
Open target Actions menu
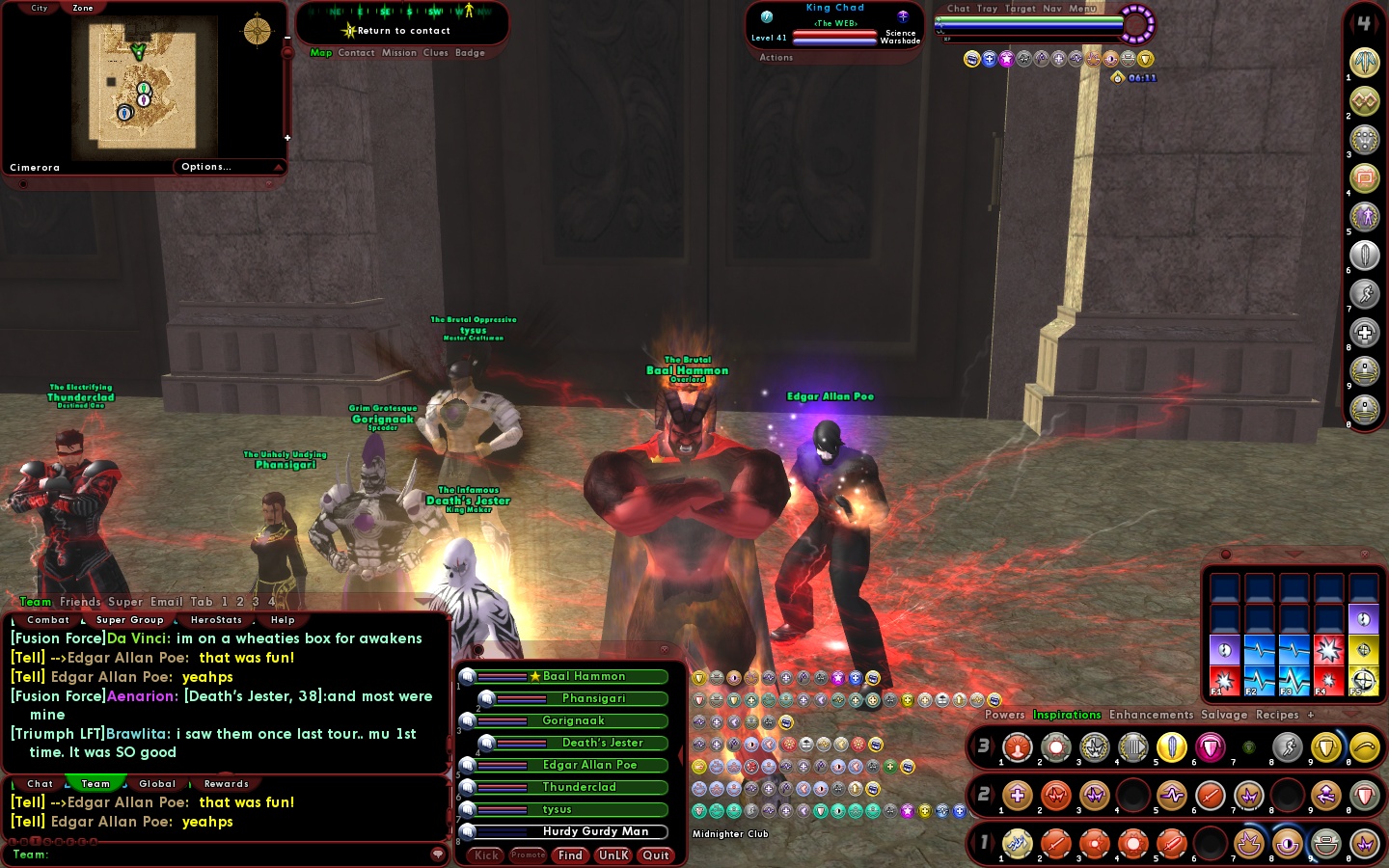[776, 58]
